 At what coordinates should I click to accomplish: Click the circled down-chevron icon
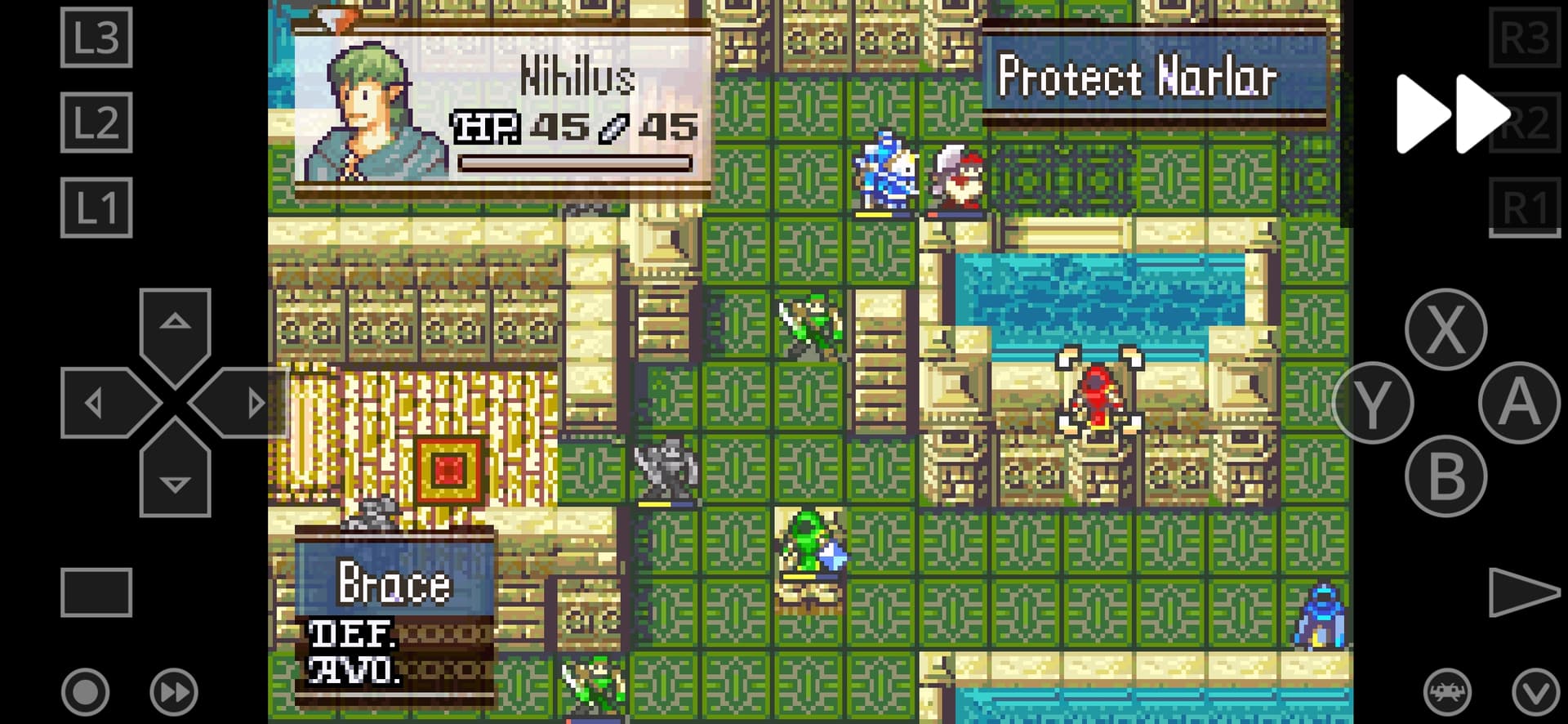(1535, 692)
